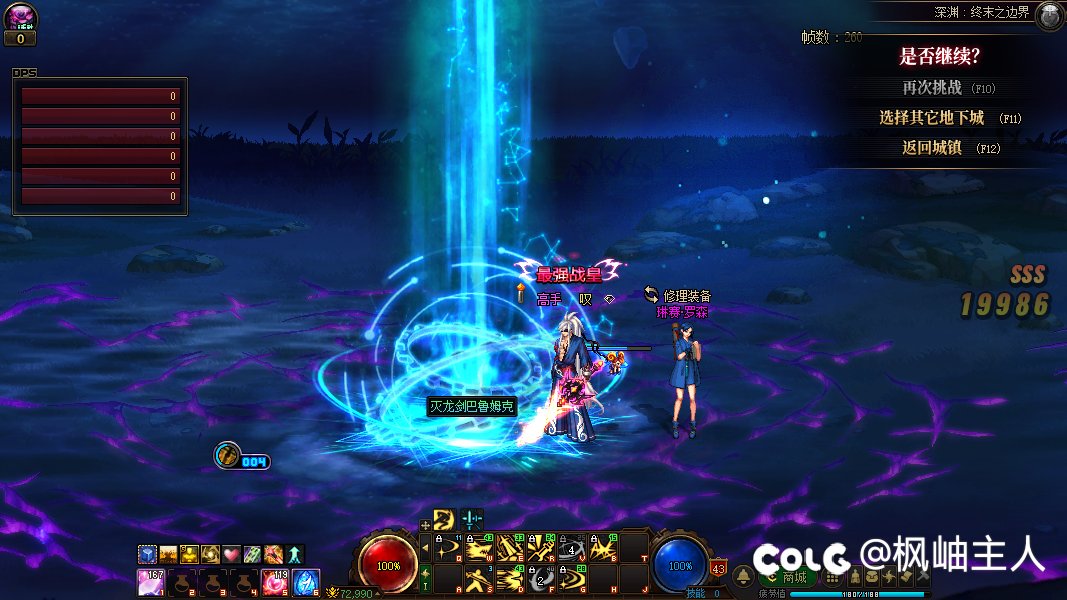Click the bell notification icon
Viewport: 1067px width, 600px height.
tap(744, 577)
